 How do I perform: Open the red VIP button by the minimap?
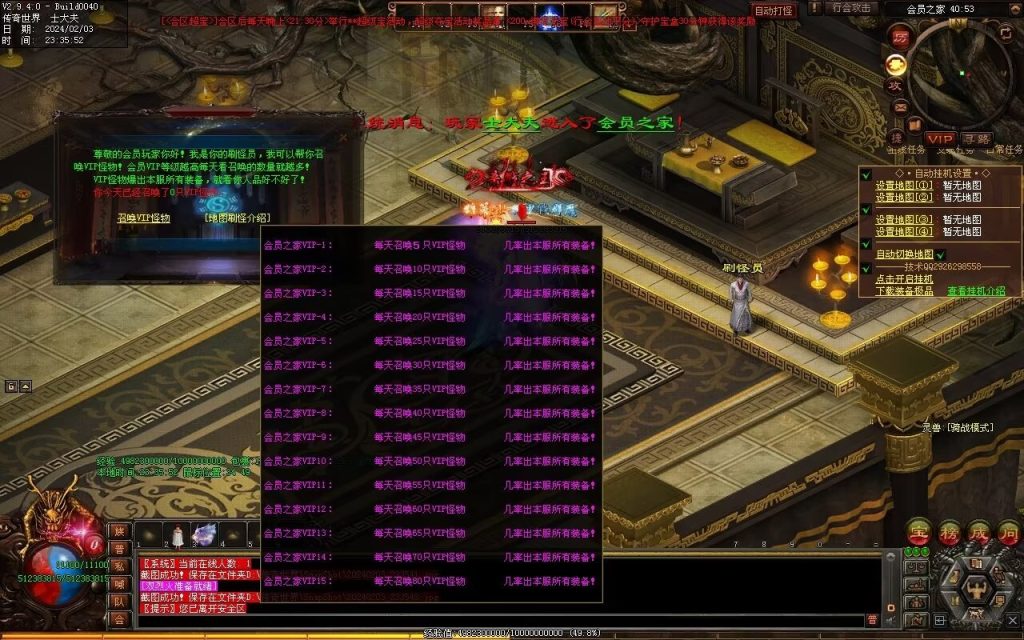[x=939, y=138]
